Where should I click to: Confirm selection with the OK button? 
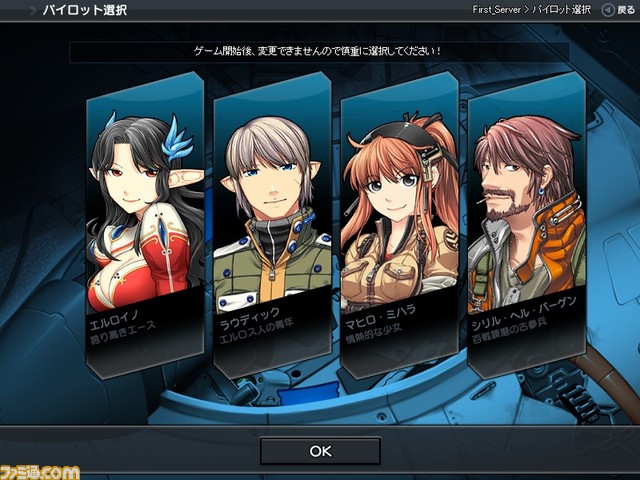pyautogui.click(x=320, y=451)
